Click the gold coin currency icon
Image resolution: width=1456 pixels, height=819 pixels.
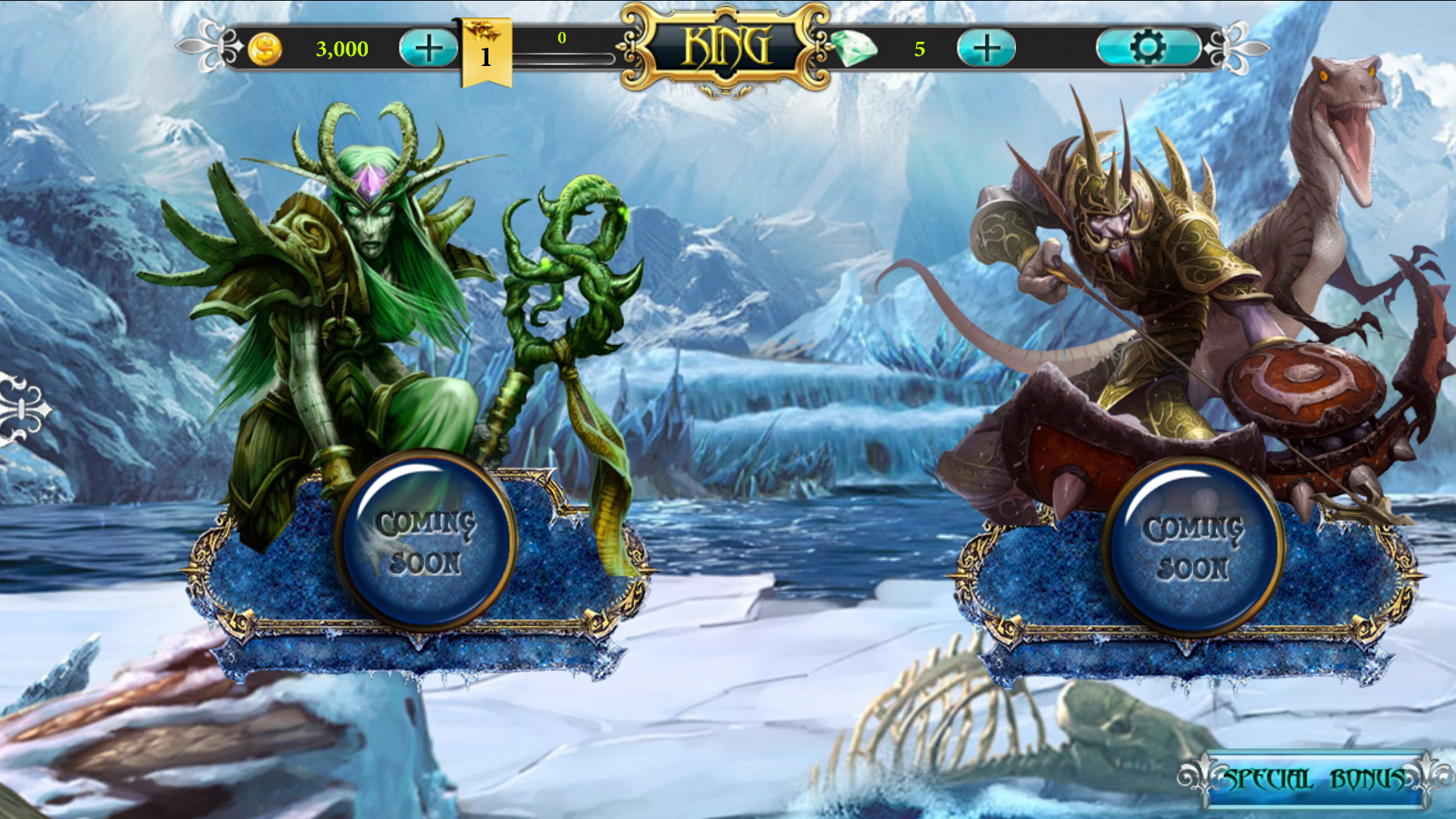point(265,49)
